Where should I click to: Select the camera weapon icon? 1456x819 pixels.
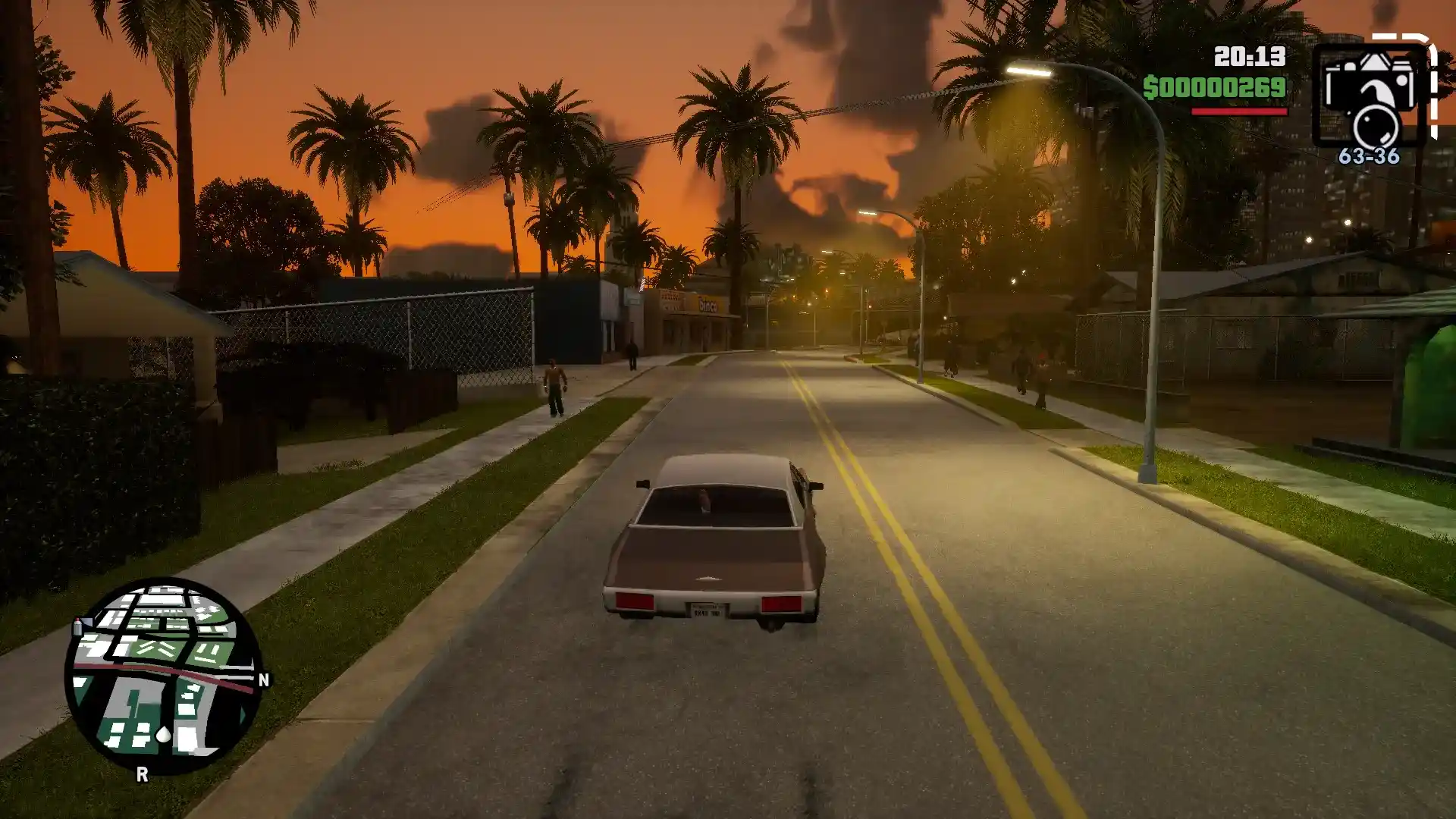pos(1369,96)
